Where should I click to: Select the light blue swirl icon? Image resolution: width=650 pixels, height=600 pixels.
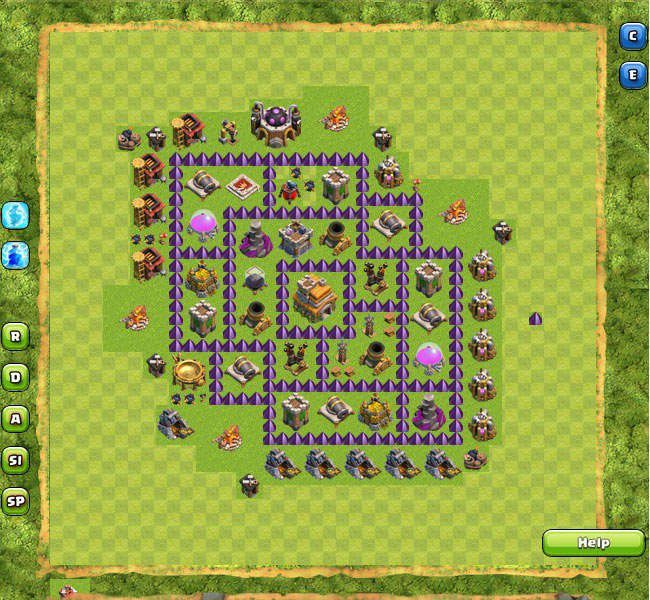click(x=15, y=214)
